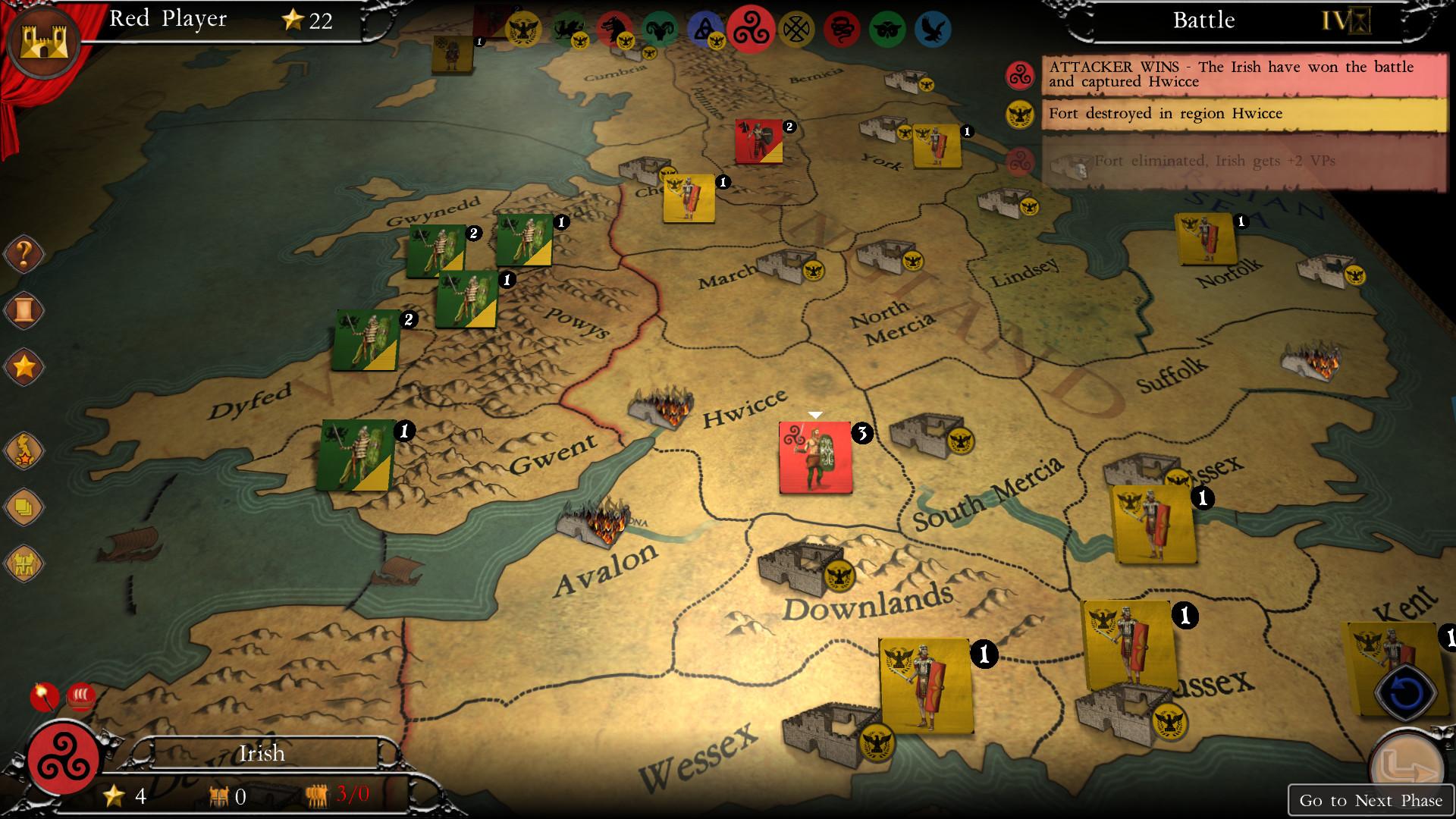Expand the ATTACKER WINS battle message
Viewport: 1456px width, 819px height.
1244,74
